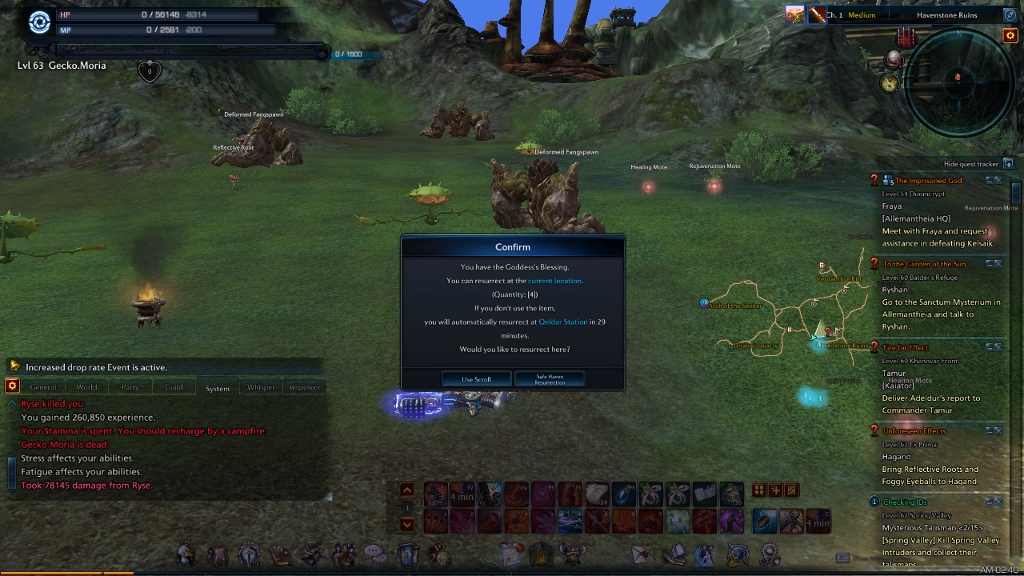
Task: Use the blue potion hotbar slot
Action: (x=623, y=493)
